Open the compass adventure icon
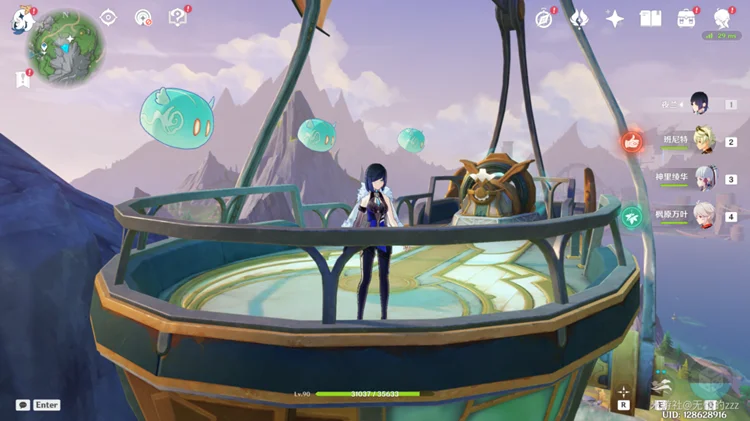Viewport: 750px width, 421px height. point(544,18)
